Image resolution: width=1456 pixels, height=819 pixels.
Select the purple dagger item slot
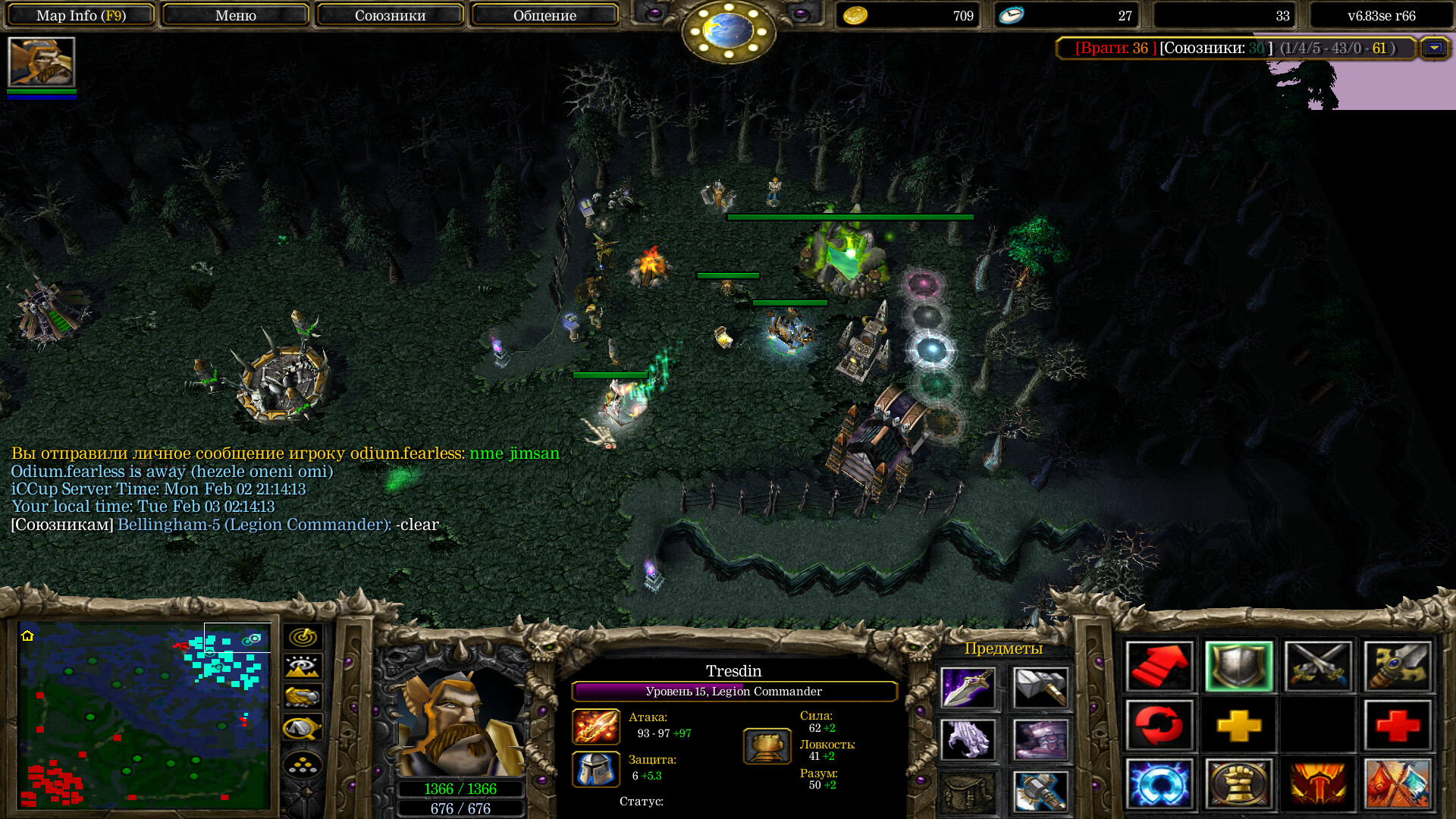coord(968,688)
